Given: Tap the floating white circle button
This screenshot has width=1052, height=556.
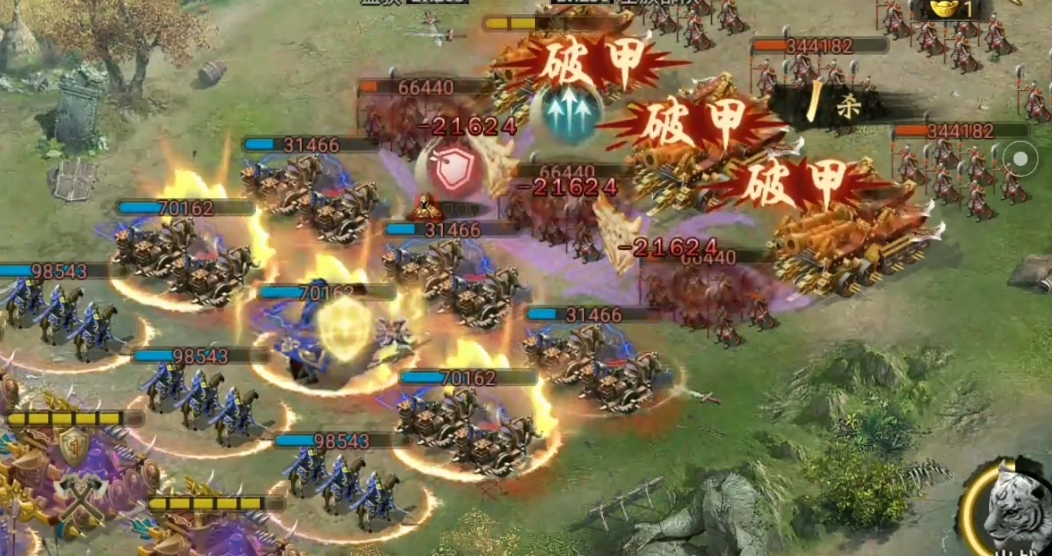Looking at the screenshot, I should click(1020, 158).
